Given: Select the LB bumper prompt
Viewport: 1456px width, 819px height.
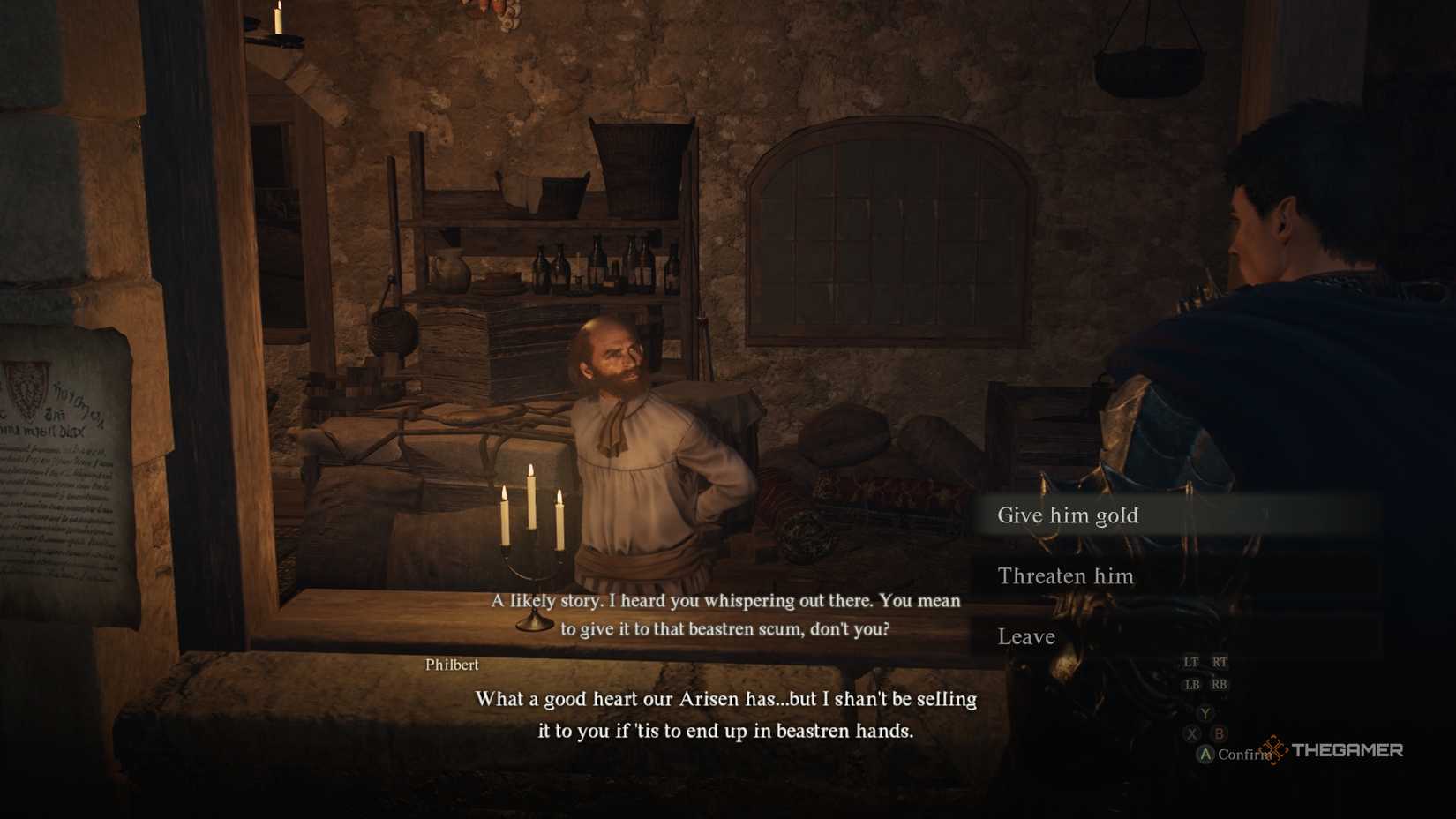Looking at the screenshot, I should 1193,685.
